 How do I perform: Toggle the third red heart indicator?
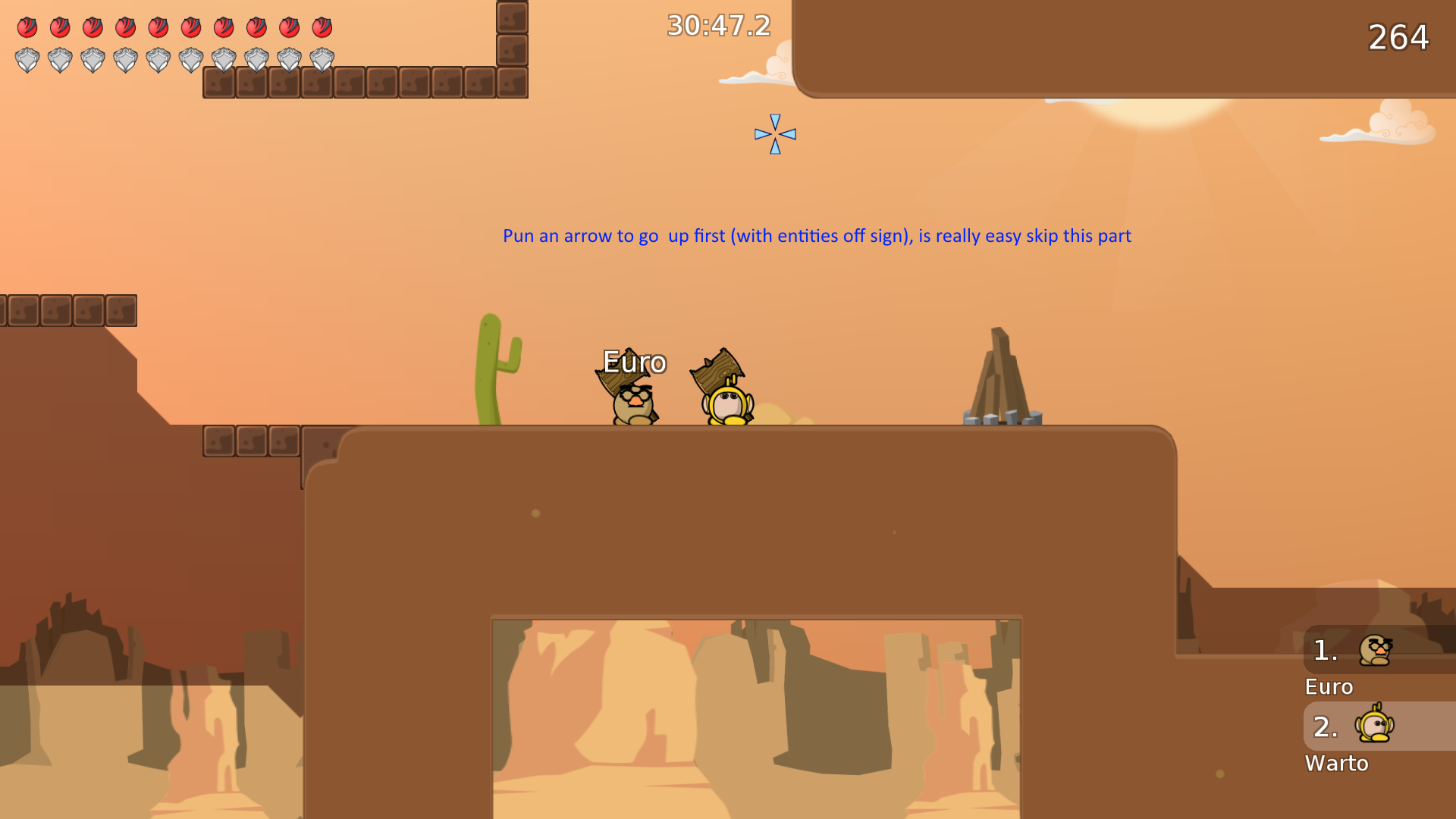[94, 28]
